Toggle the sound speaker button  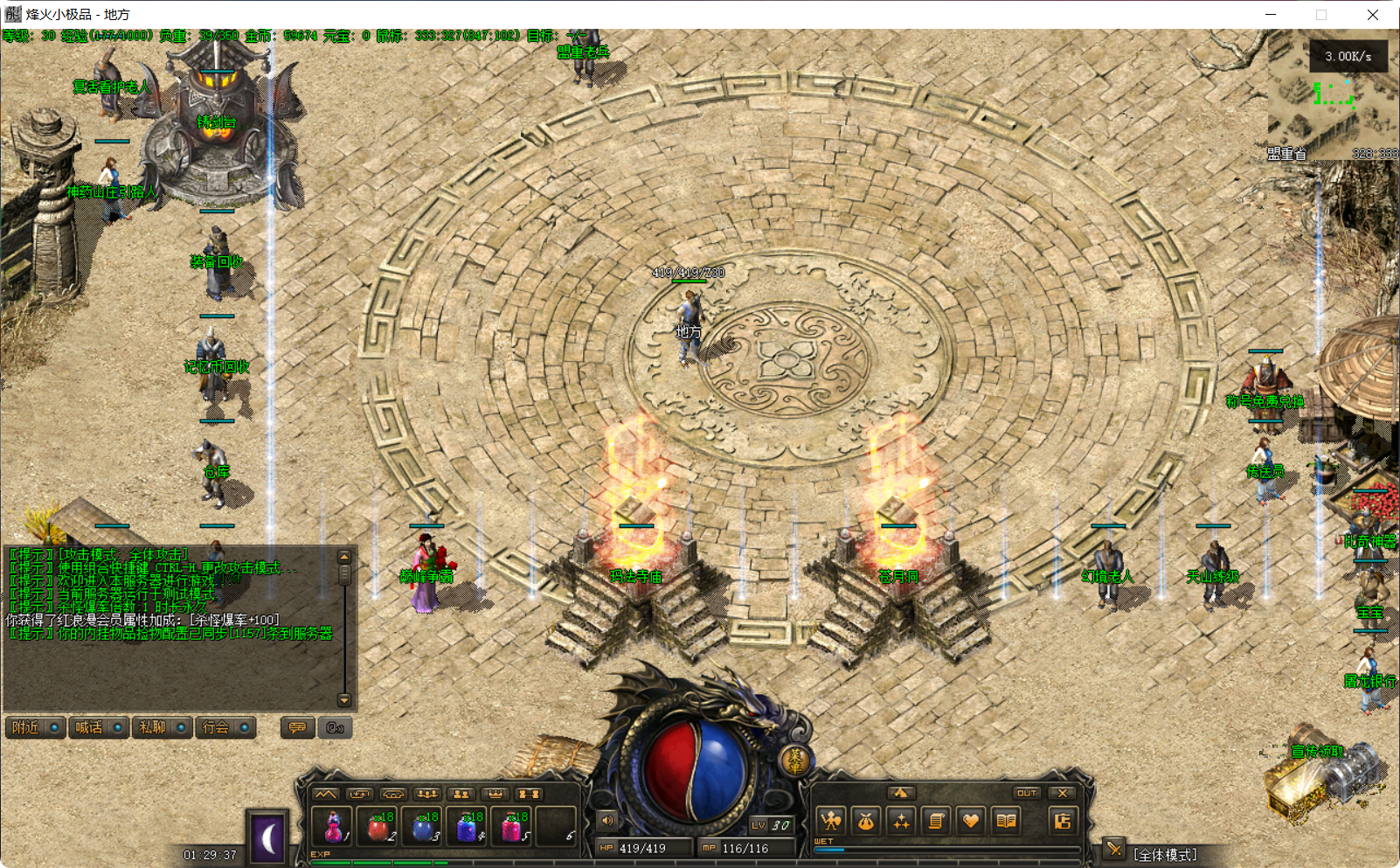coord(607,820)
